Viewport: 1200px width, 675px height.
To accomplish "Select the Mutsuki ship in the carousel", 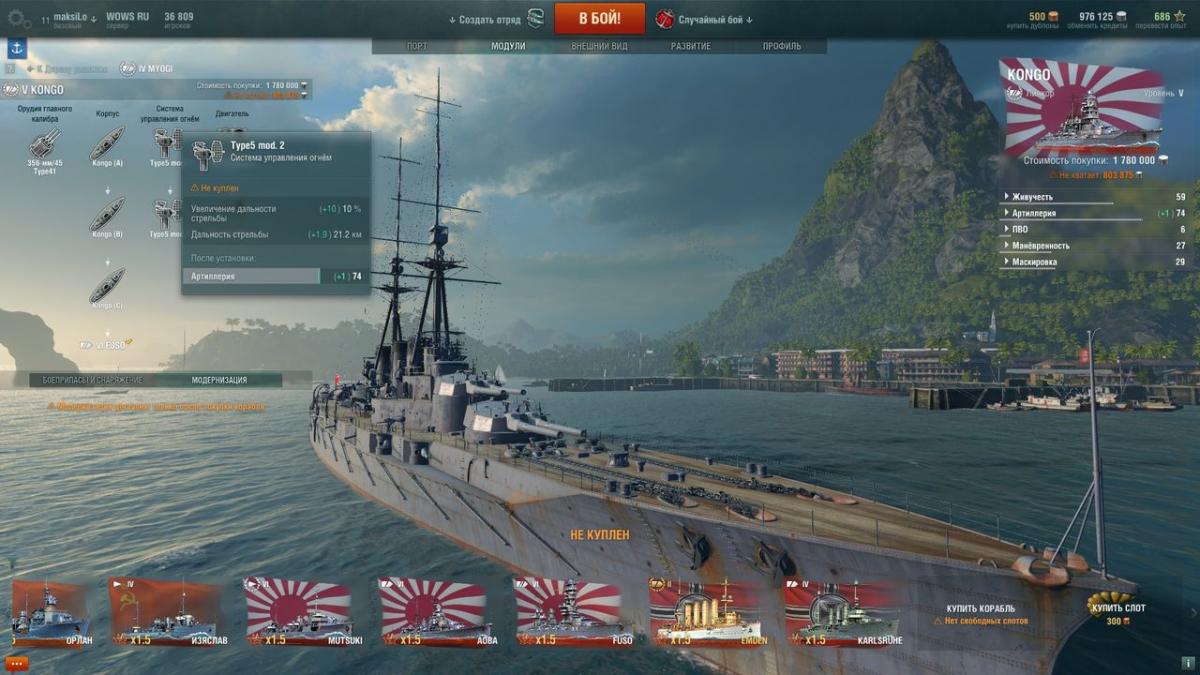I will [298, 612].
